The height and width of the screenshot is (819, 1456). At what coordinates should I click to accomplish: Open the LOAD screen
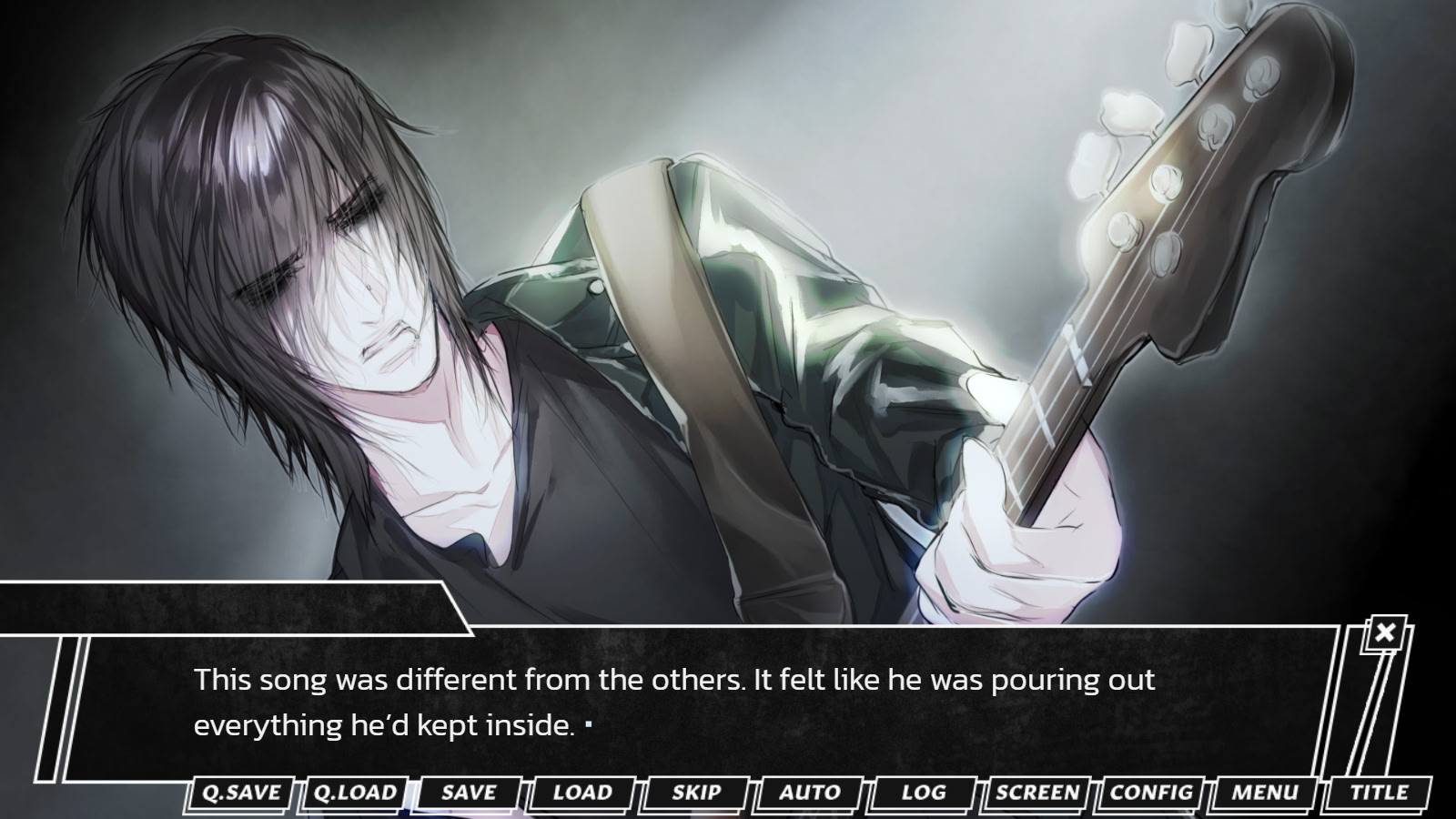pyautogui.click(x=581, y=793)
